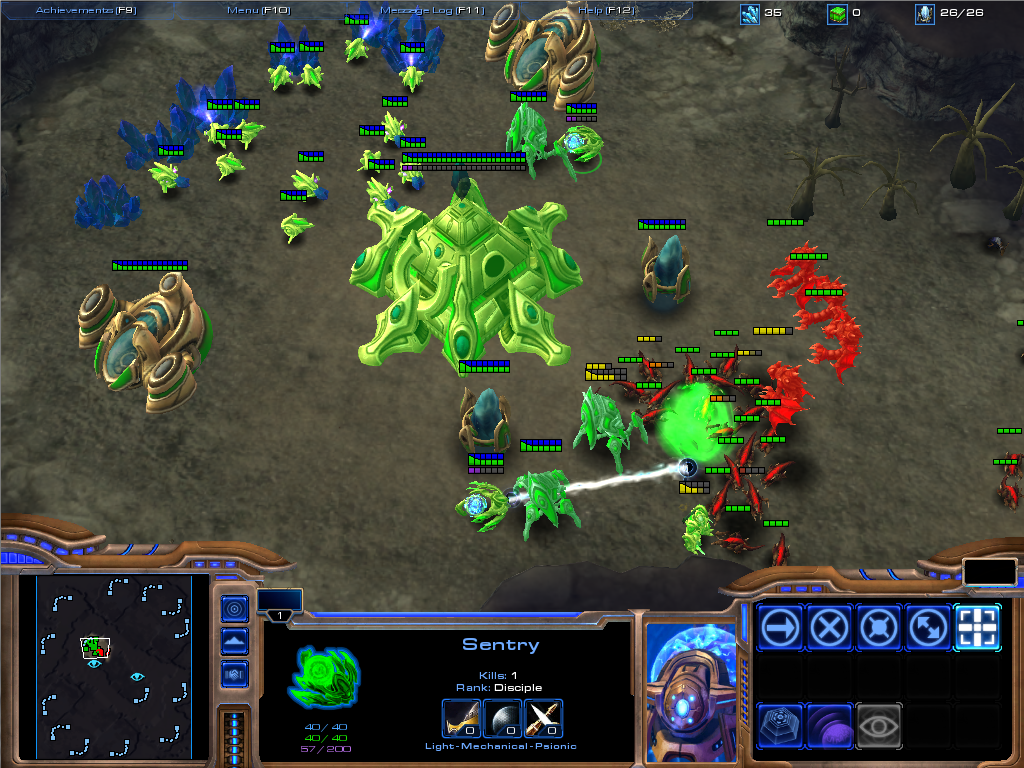Viewport: 1024px width, 768px height.
Task: Toggle minimap terrain display
Action: click(x=235, y=641)
